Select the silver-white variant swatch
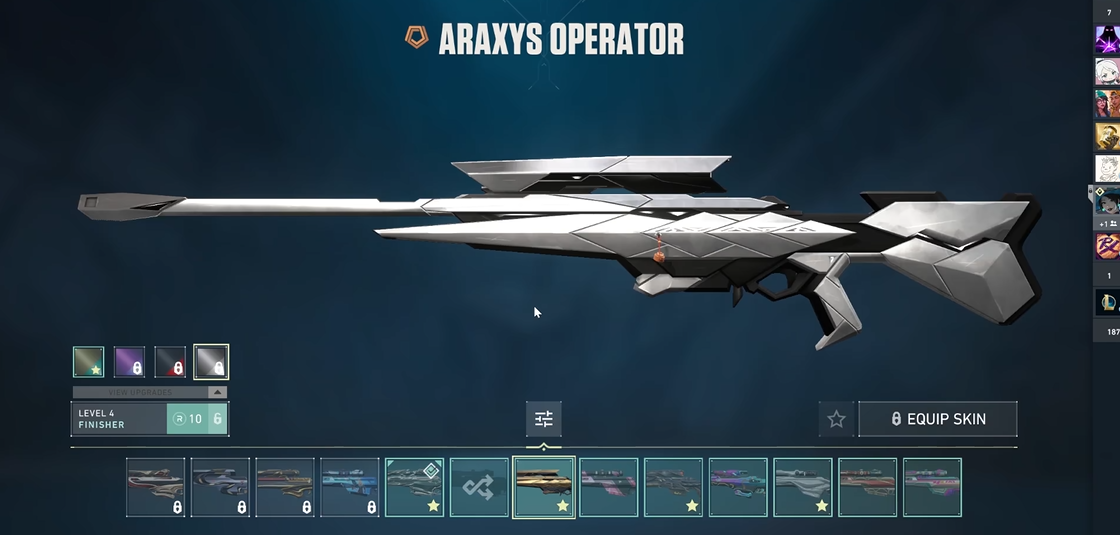Screen dimensions: 1120x535 tap(211, 362)
